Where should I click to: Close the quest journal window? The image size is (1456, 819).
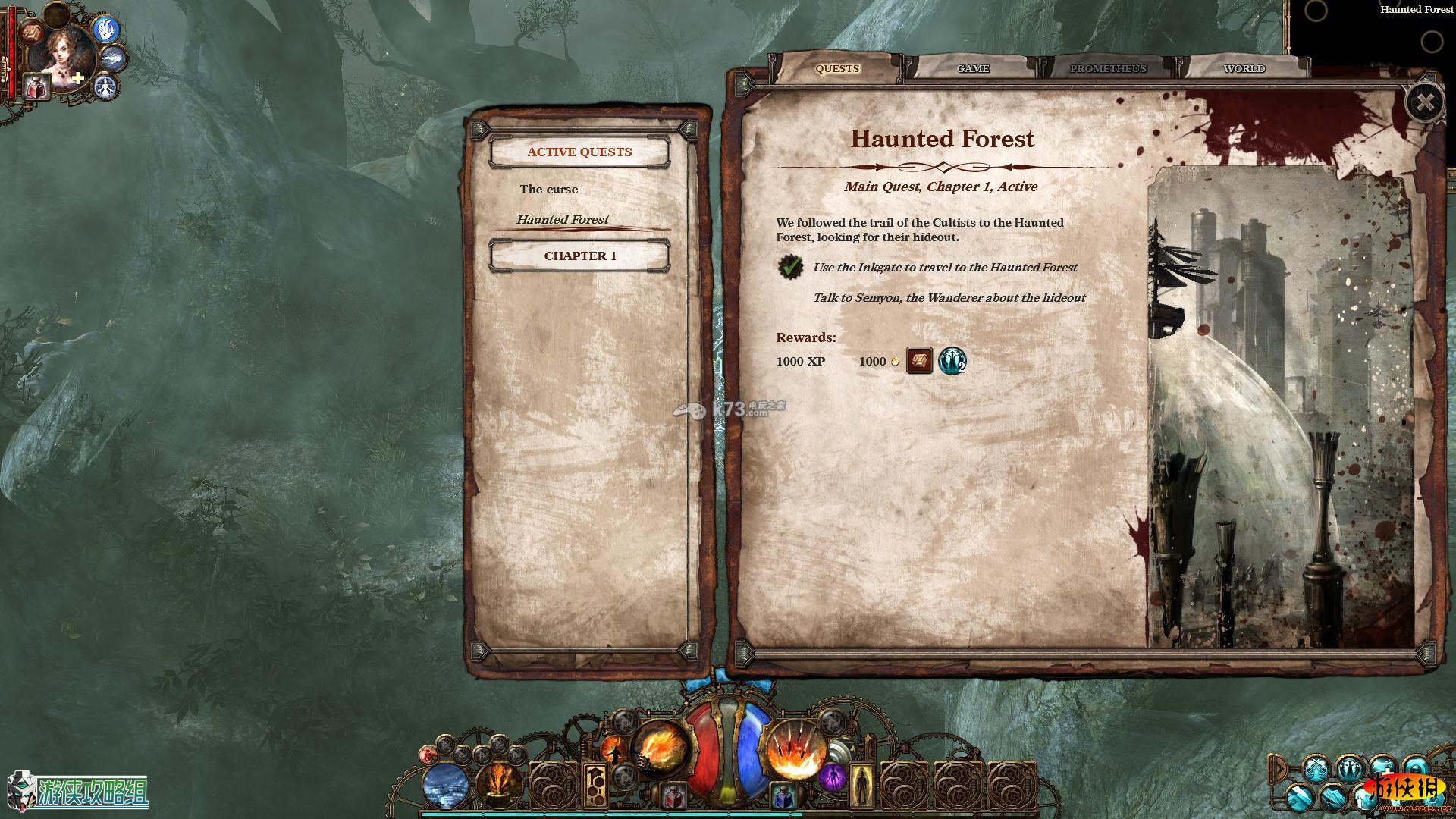coord(1424,103)
